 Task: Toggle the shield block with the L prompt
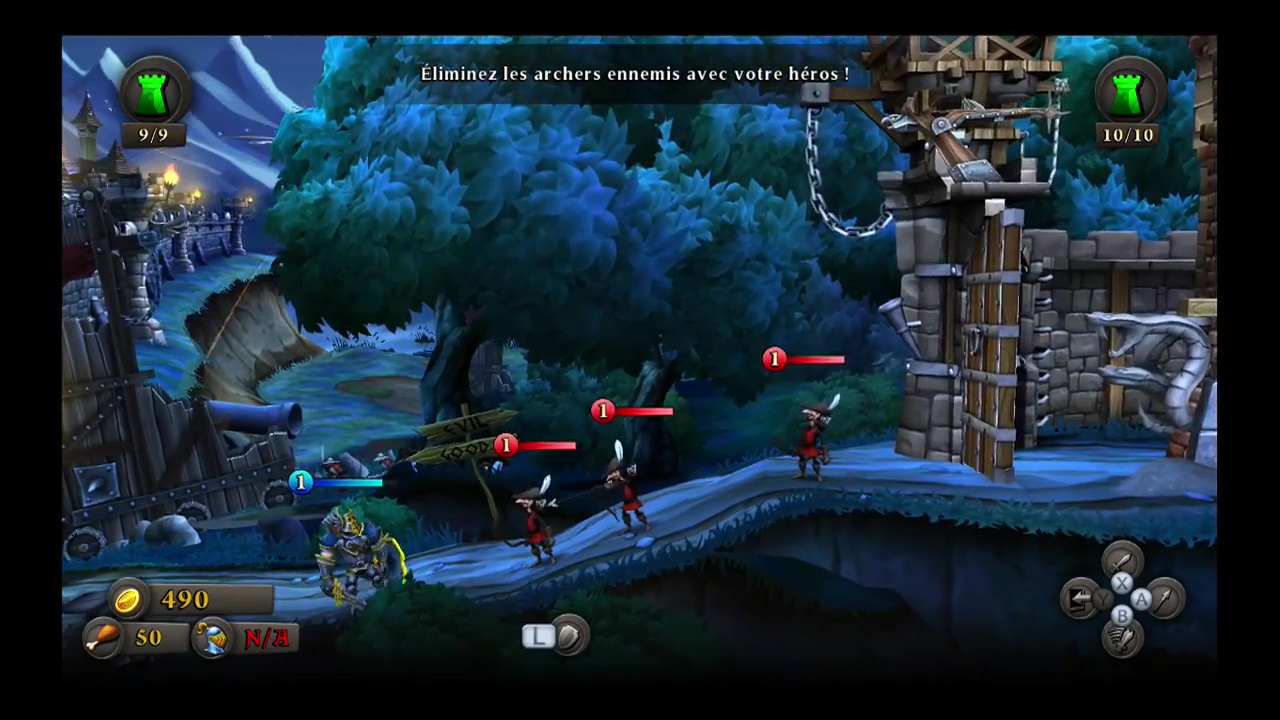pyautogui.click(x=537, y=636)
